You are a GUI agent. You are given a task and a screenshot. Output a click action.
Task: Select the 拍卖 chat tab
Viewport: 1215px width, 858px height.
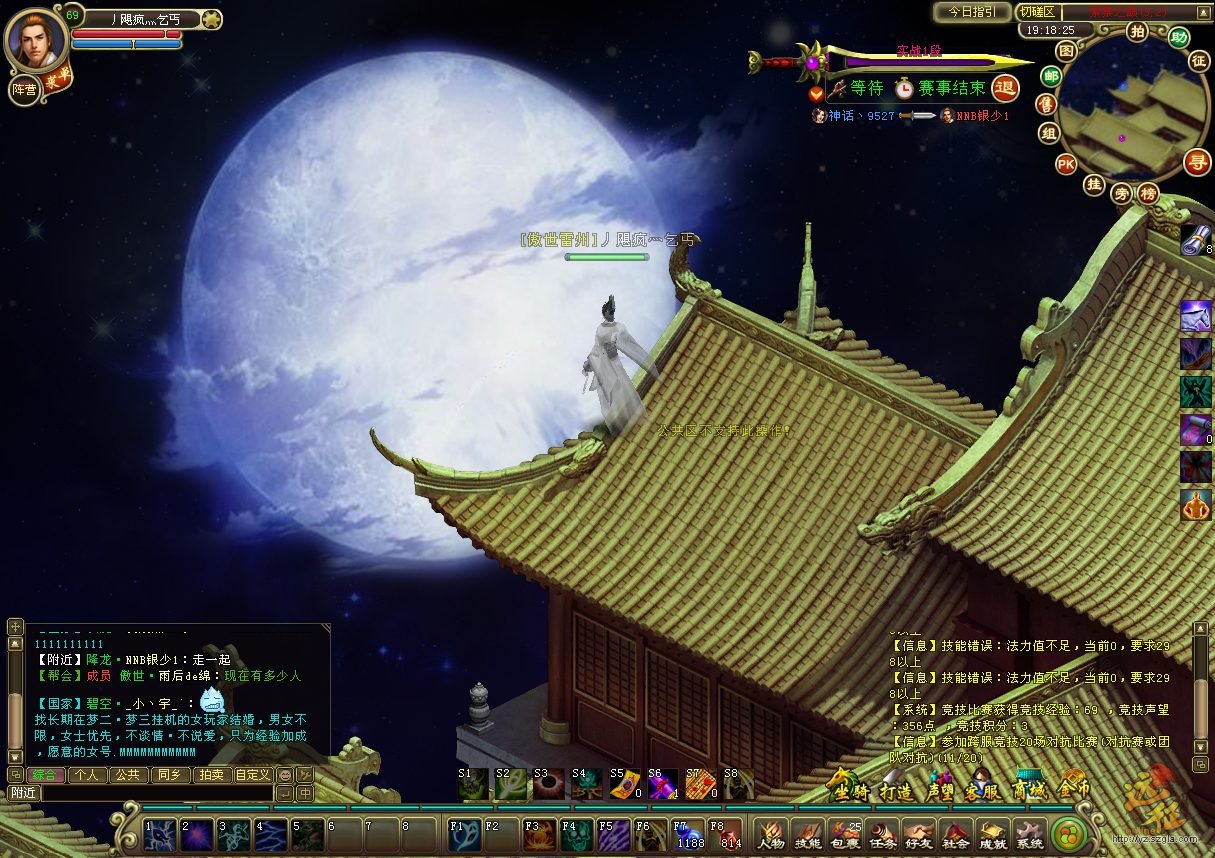[210, 774]
